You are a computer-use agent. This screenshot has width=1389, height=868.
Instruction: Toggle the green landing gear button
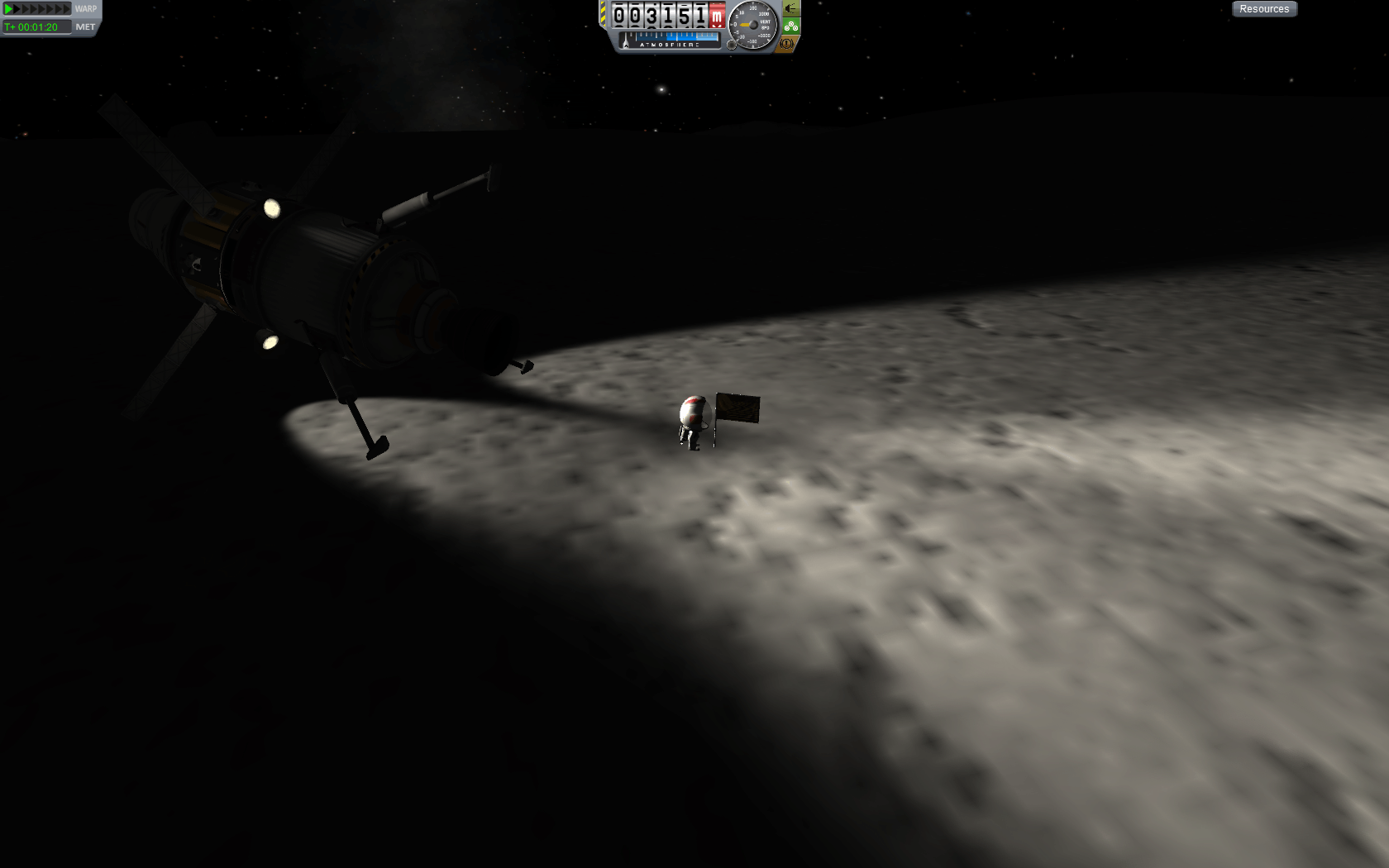791,26
